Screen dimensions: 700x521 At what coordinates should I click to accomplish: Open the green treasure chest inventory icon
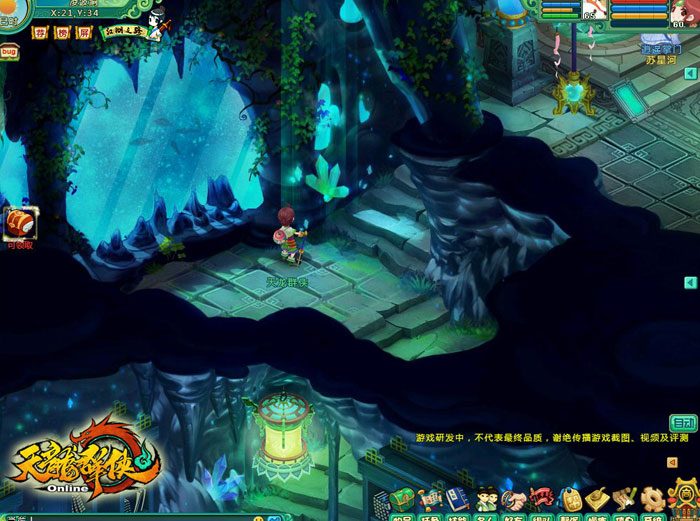tap(404, 497)
